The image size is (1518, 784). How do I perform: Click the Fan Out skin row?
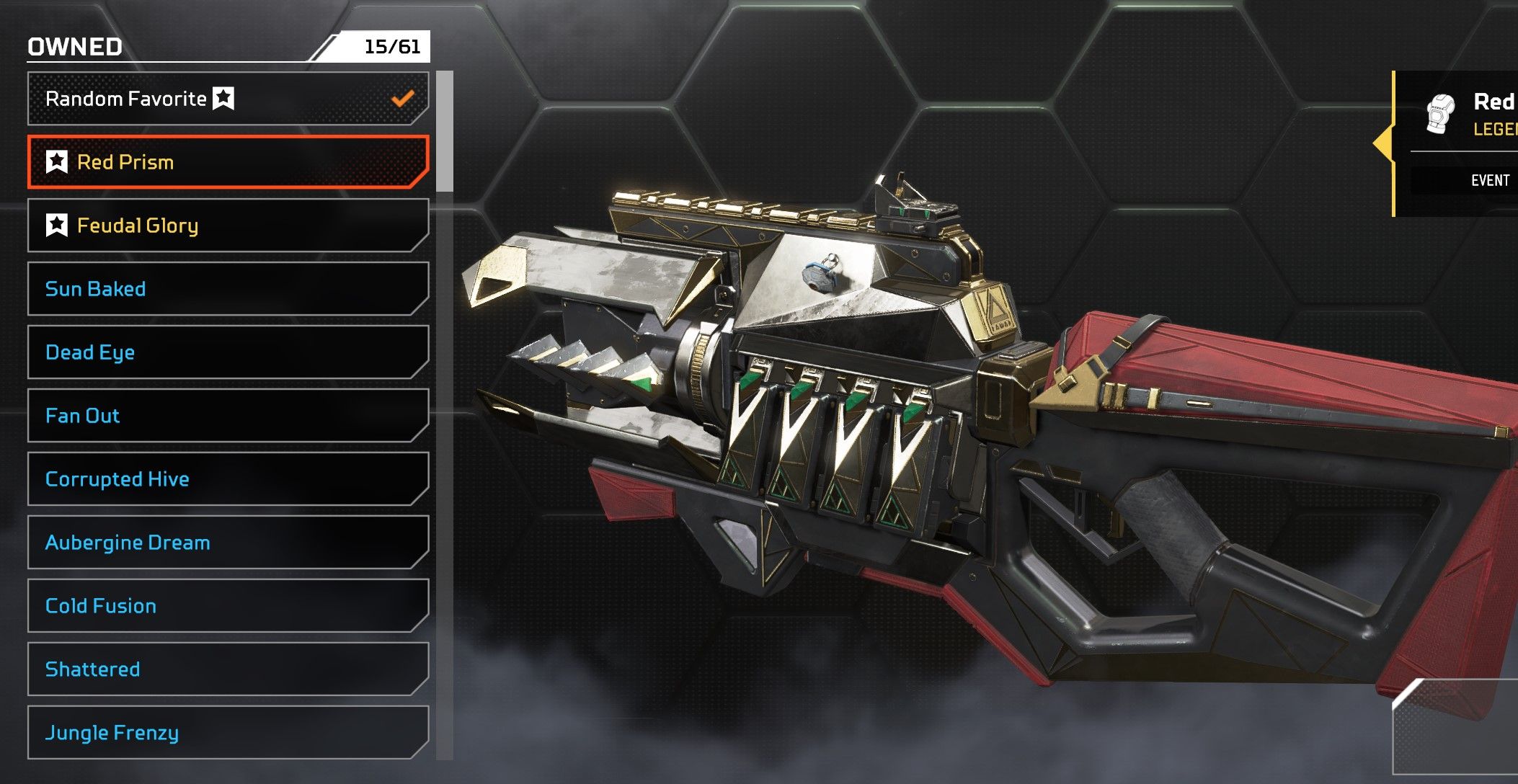[228, 416]
